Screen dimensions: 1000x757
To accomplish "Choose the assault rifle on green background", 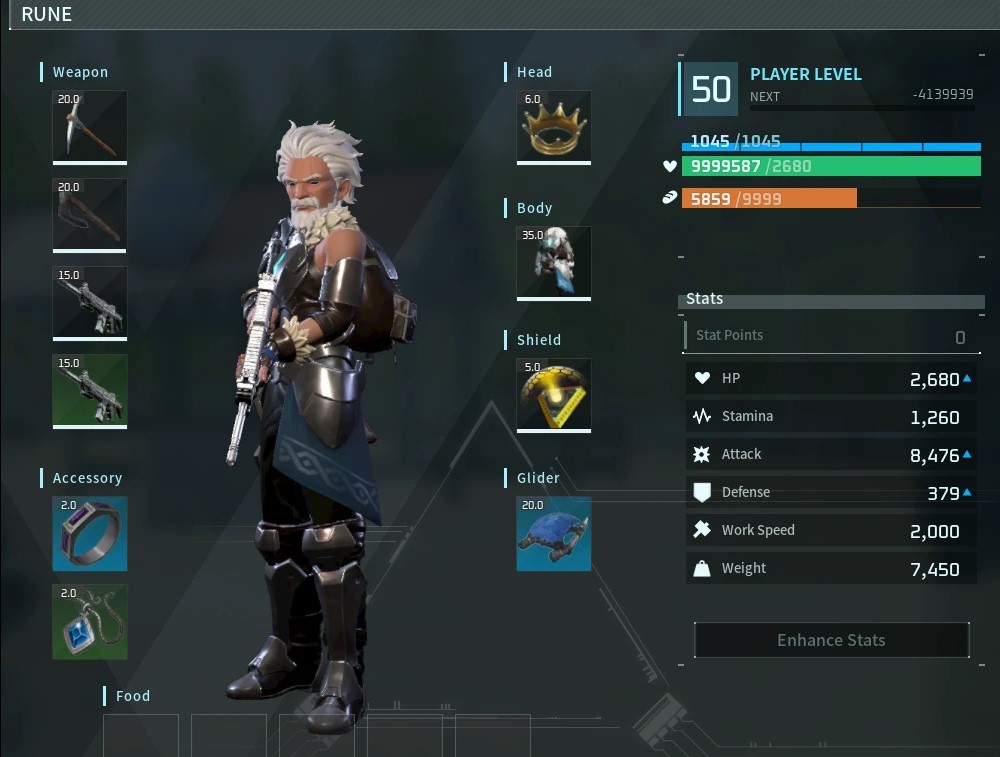I will coord(90,390).
